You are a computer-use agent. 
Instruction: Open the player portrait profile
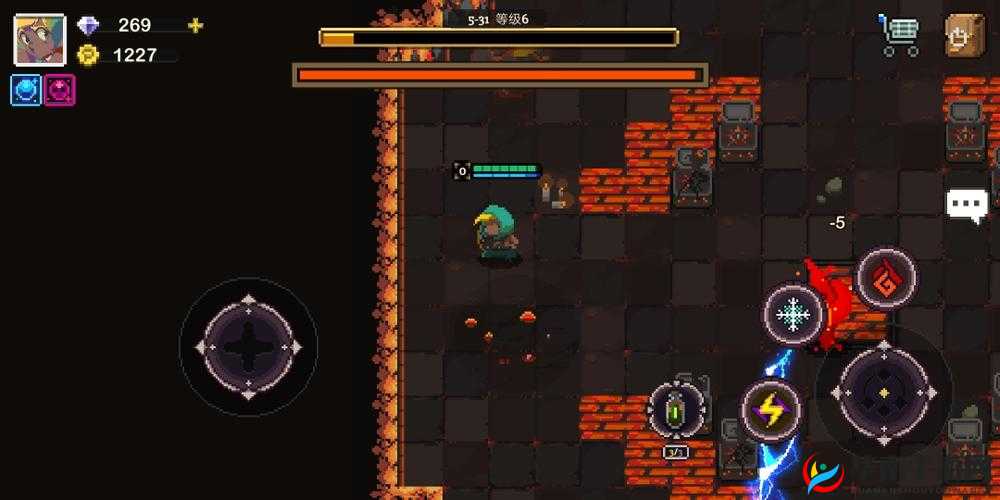(x=39, y=39)
